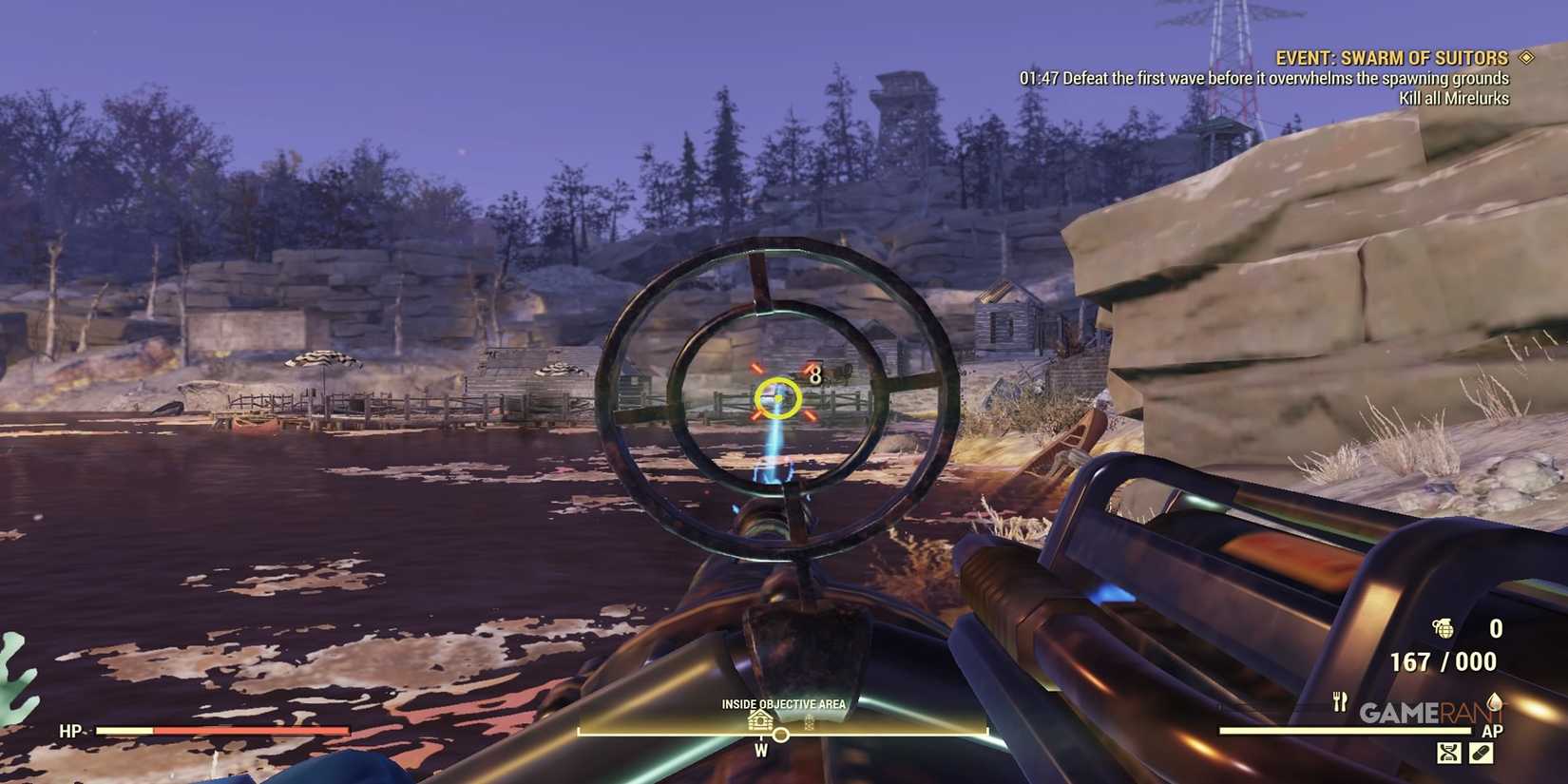Click the house marker on the compass
Screen dimensions: 1568x784
tap(759, 719)
